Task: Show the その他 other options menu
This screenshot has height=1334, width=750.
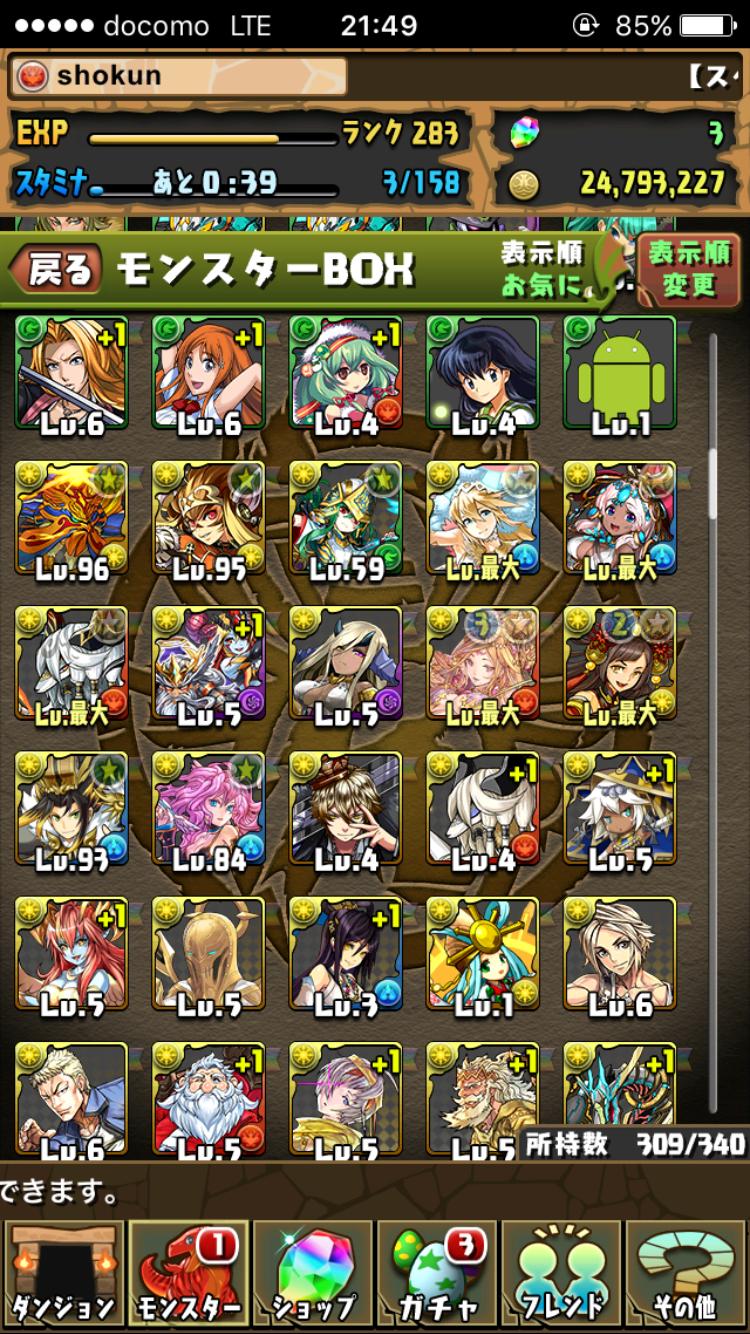Action: (688, 1274)
